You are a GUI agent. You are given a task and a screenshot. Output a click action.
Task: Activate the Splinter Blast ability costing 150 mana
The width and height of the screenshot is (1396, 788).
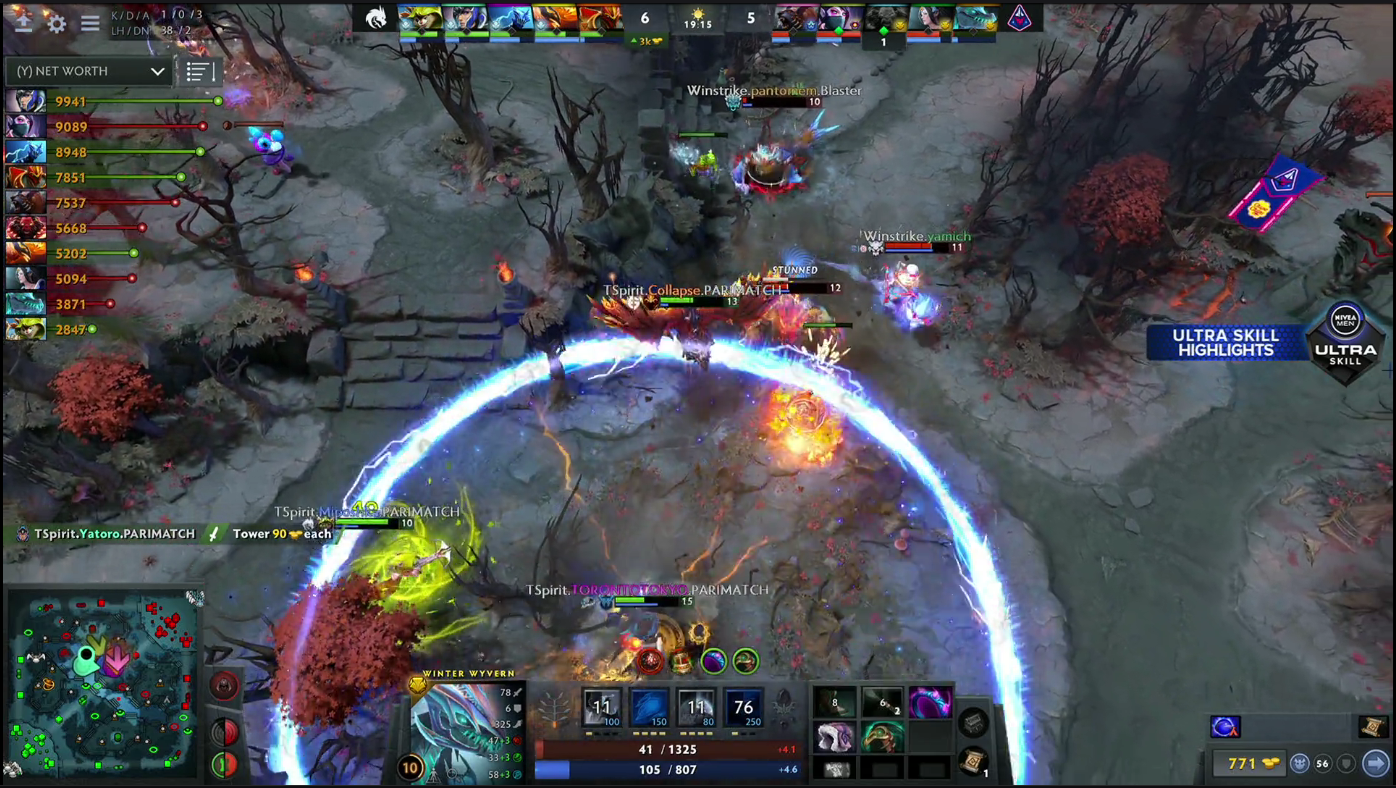(650, 709)
